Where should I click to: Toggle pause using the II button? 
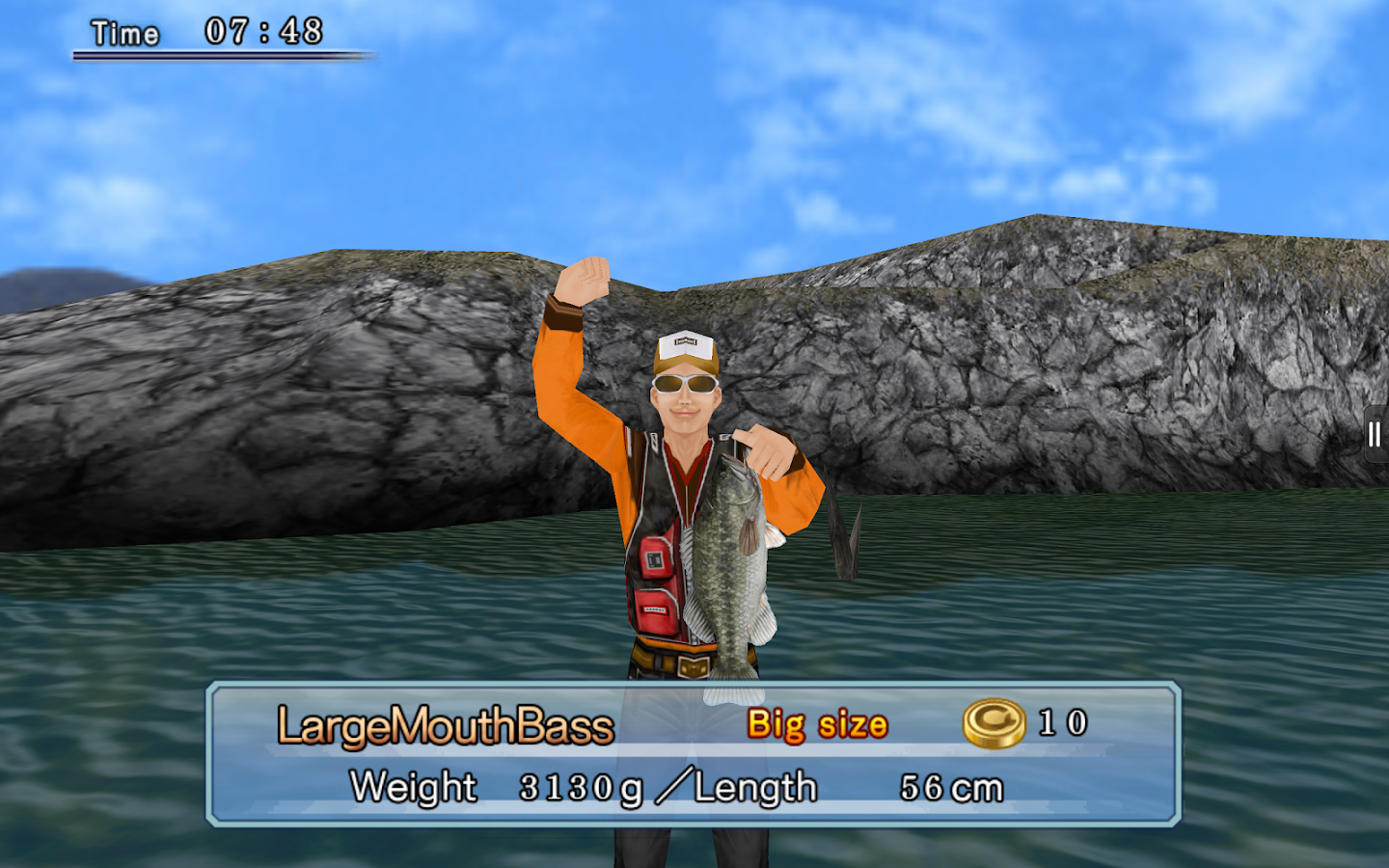1374,432
